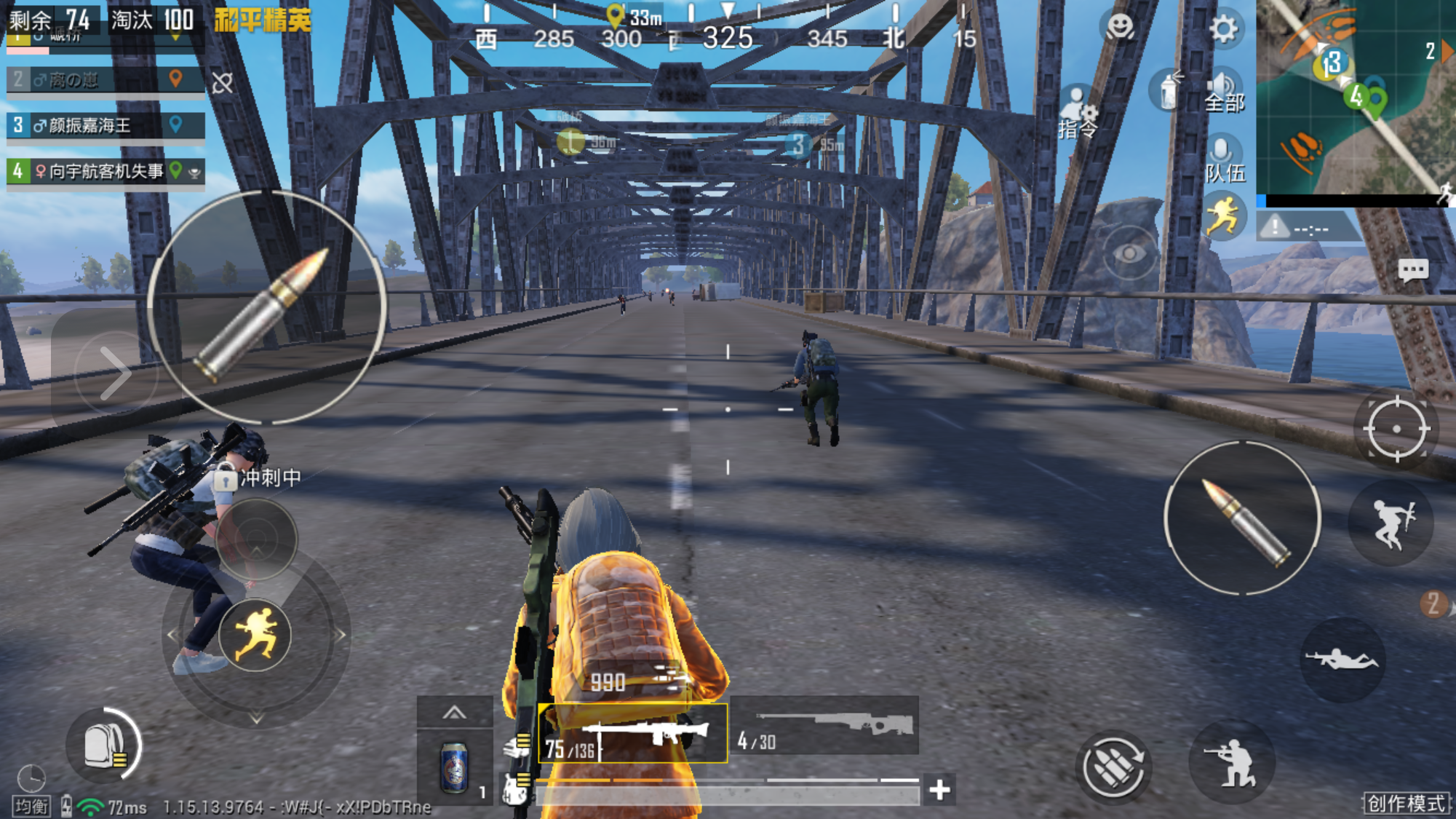This screenshot has width=1456, height=819.
Task: Go prone with the lying soldier button
Action: click(1342, 660)
